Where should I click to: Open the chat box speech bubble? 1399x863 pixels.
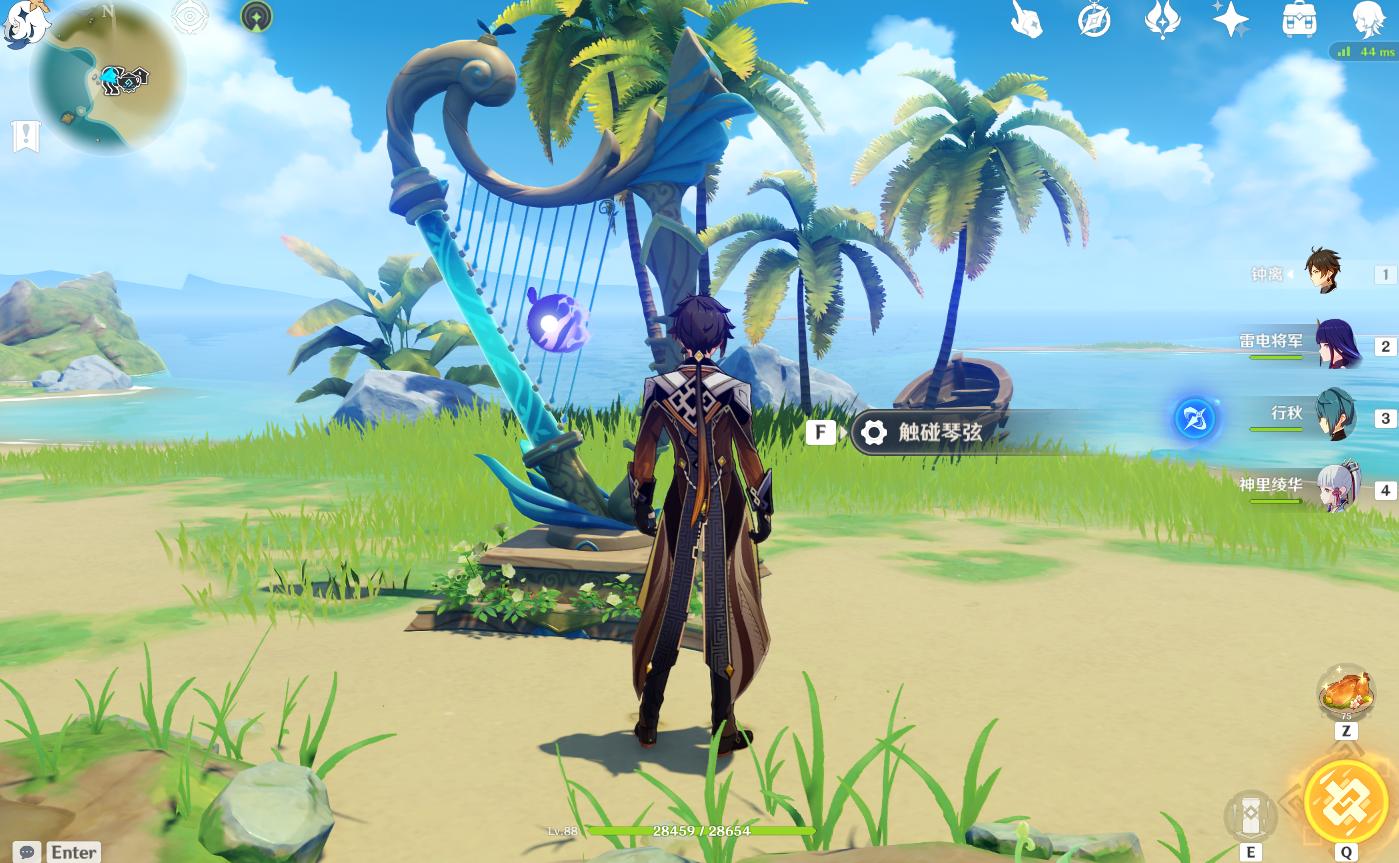click(x=28, y=852)
